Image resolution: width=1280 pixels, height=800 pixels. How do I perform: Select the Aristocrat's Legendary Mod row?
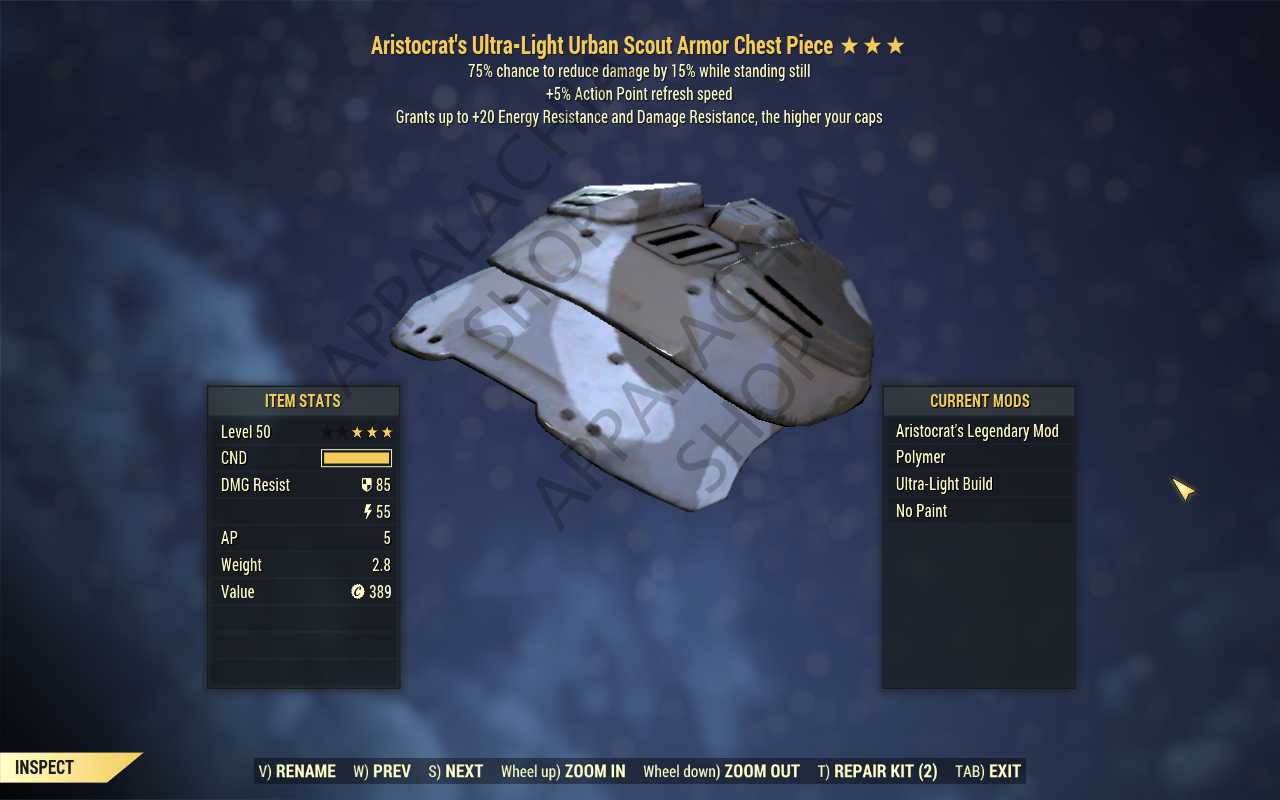tap(977, 431)
